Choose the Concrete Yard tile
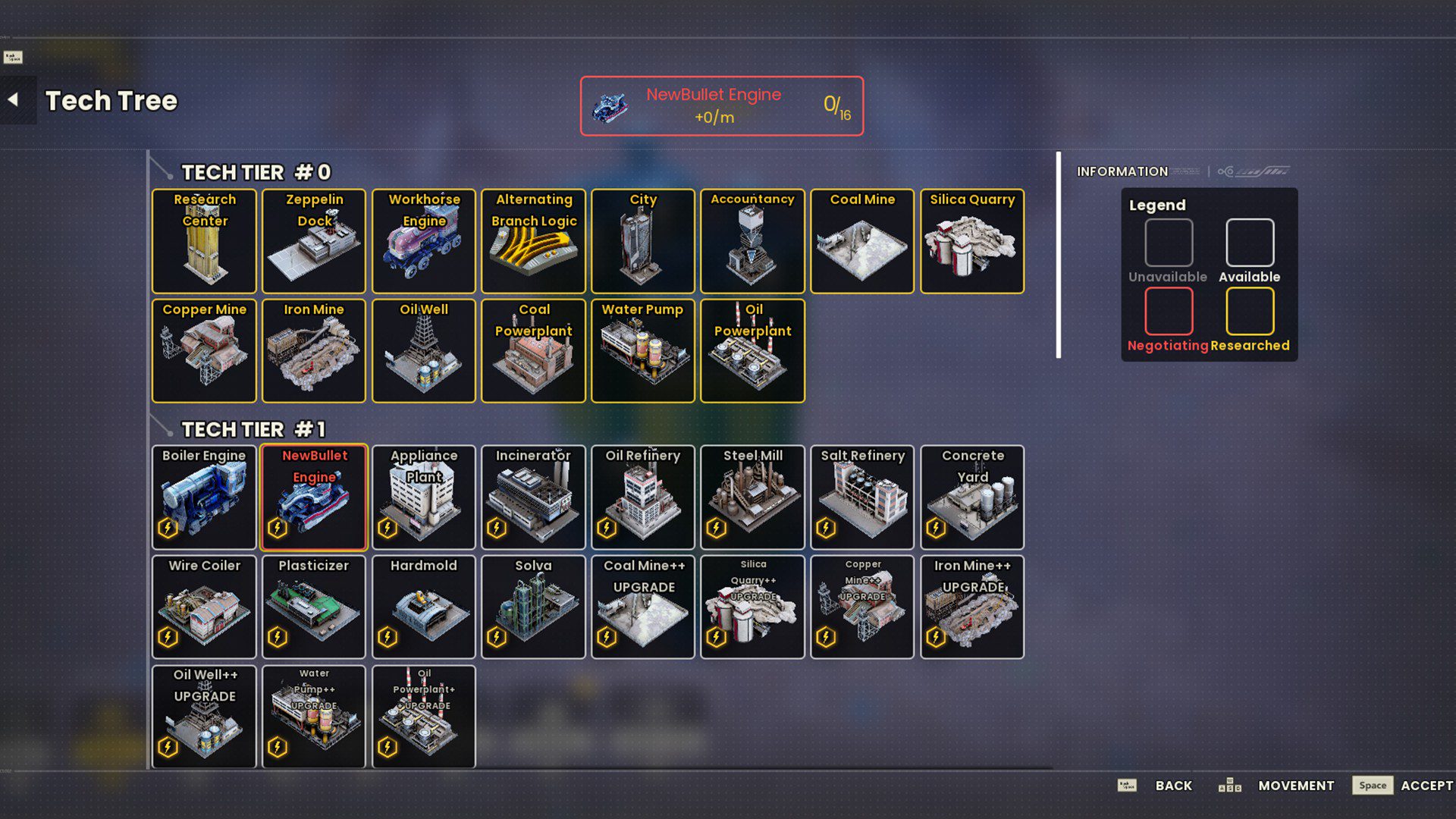This screenshot has height=819, width=1456. pyautogui.click(x=972, y=497)
